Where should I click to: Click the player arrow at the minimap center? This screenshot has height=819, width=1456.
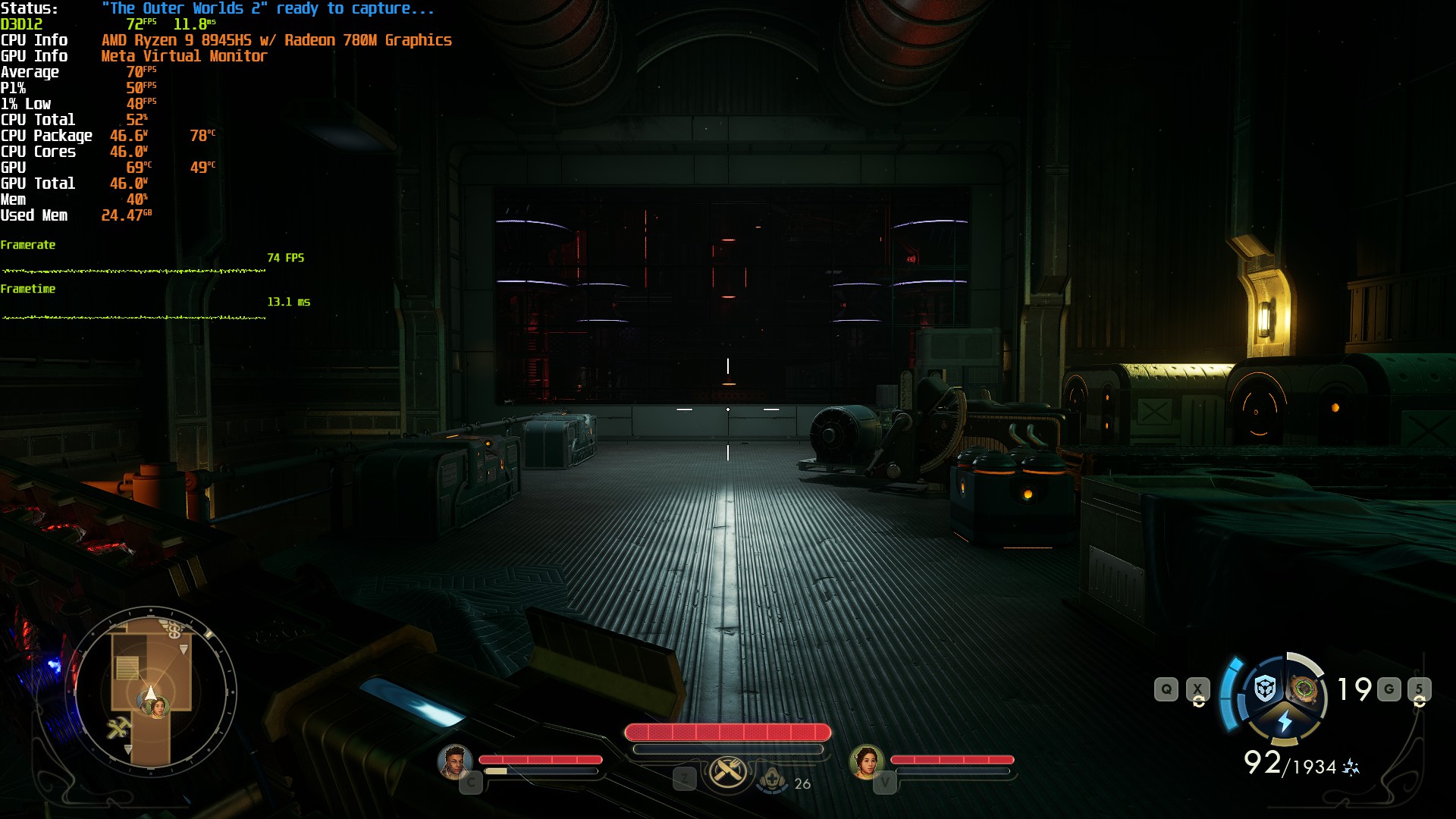click(150, 692)
